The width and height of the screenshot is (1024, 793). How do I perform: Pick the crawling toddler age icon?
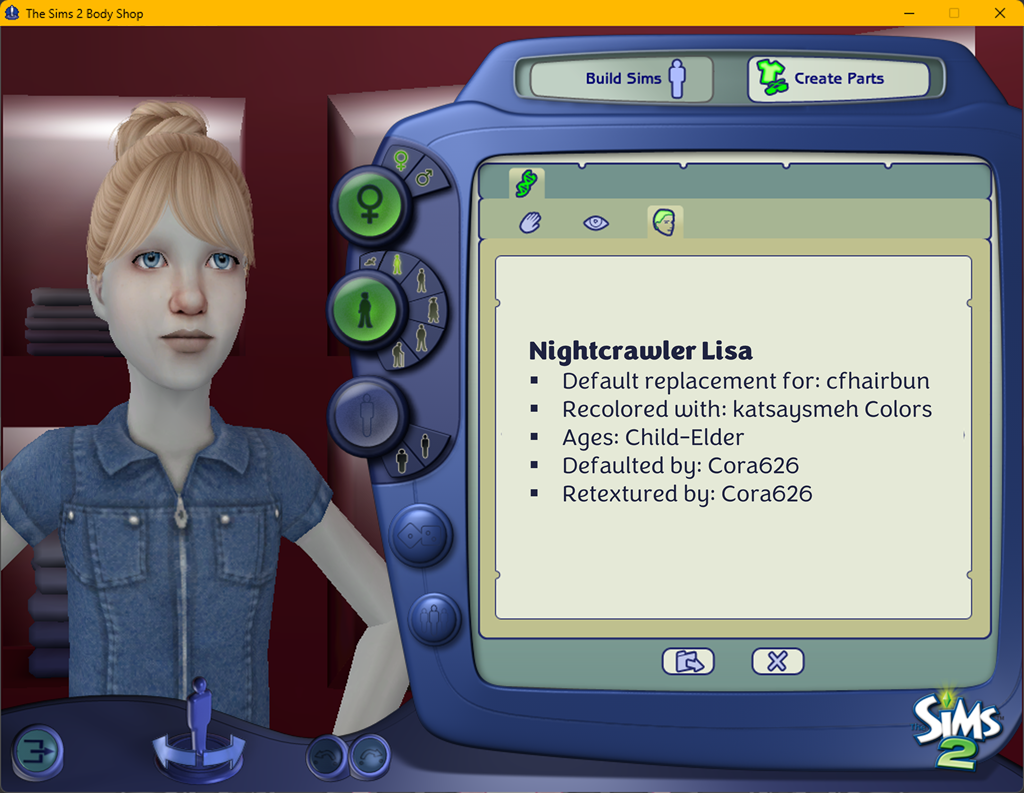pyautogui.click(x=371, y=262)
